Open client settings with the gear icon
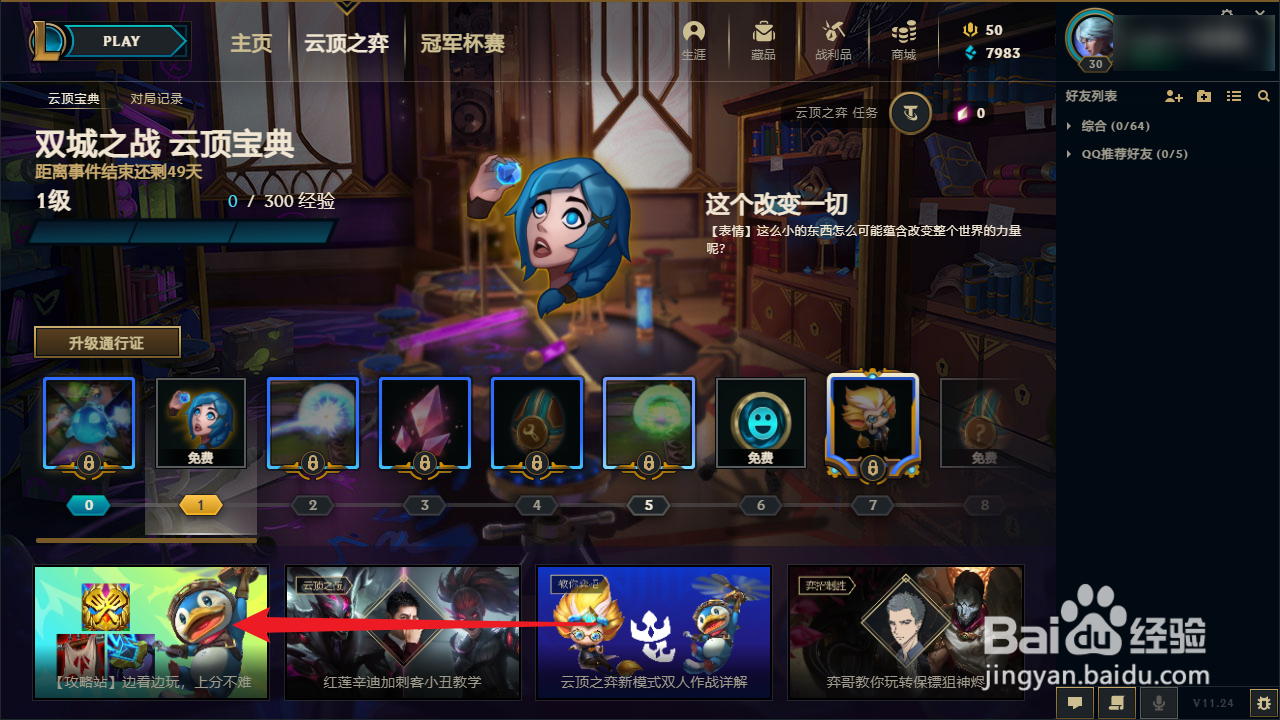This screenshot has height=720, width=1280. [x=1227, y=11]
